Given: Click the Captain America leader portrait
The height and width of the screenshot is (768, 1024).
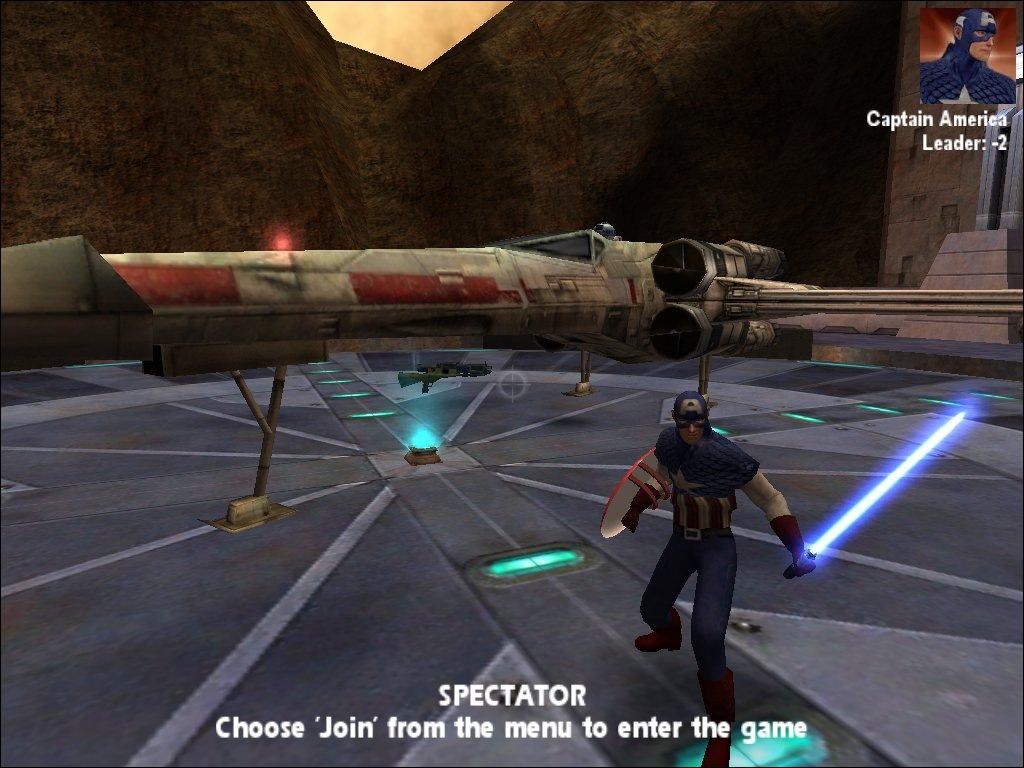Looking at the screenshot, I should pyautogui.click(x=967, y=56).
